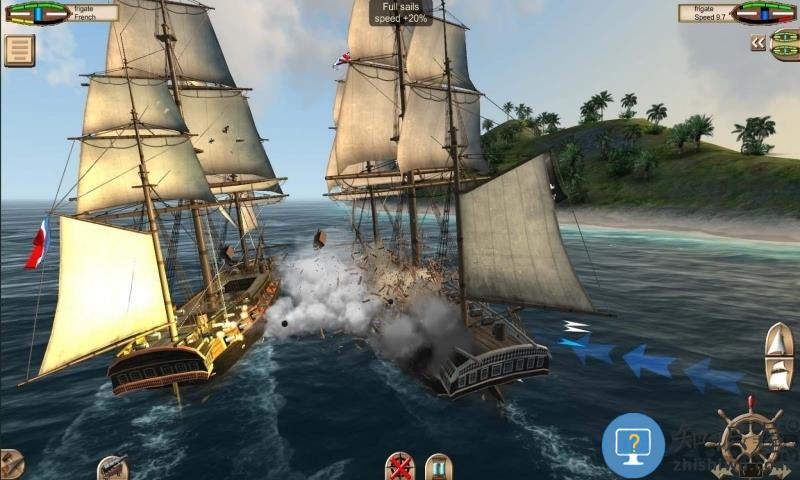Open the blue monitor help overlay button
This screenshot has width=800, height=480.
click(x=633, y=444)
